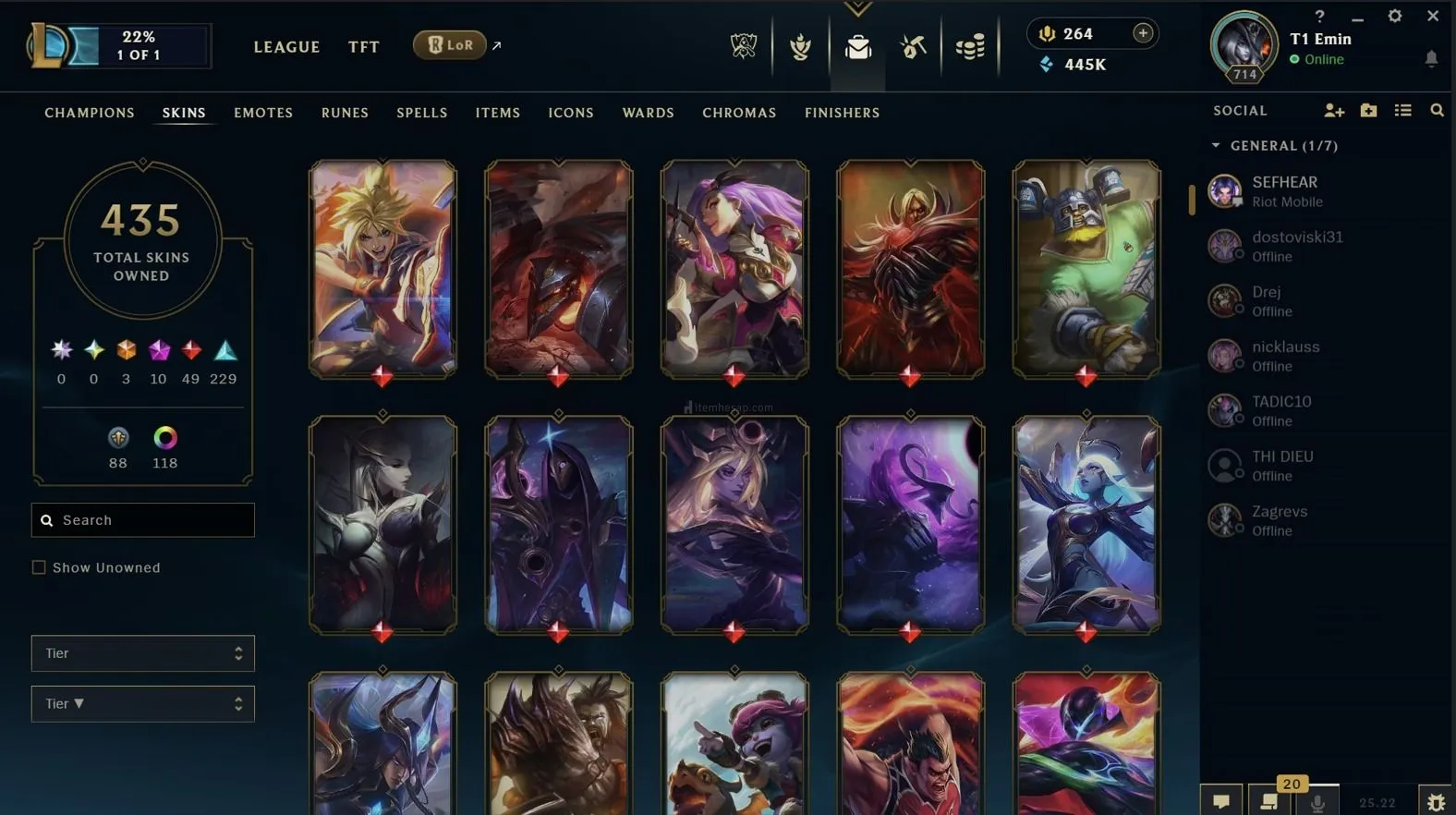Collapse the General friends group
This screenshot has width=1456, height=815.
coord(1216,146)
